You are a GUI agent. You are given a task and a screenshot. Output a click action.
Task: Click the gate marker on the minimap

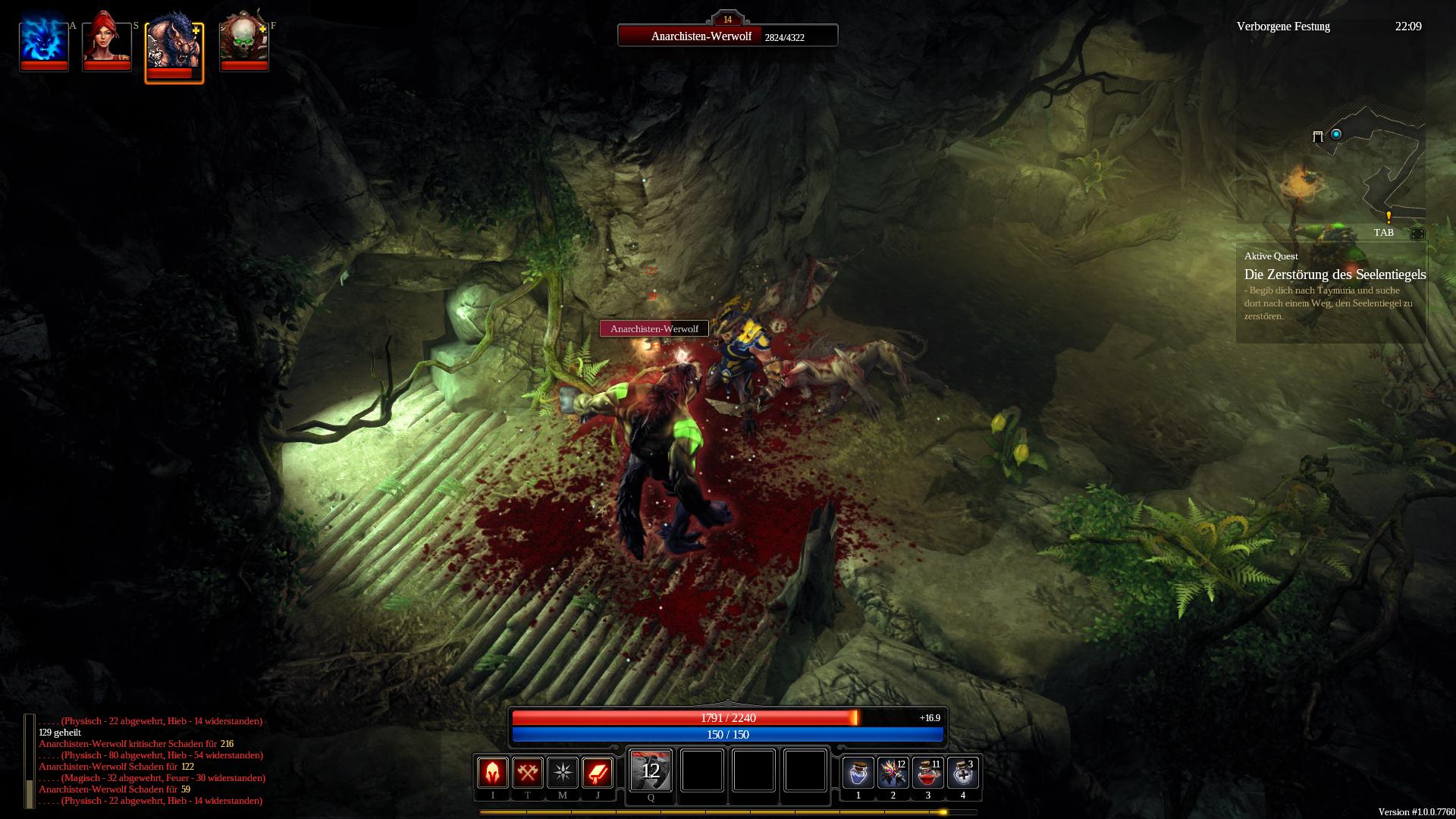click(1318, 136)
